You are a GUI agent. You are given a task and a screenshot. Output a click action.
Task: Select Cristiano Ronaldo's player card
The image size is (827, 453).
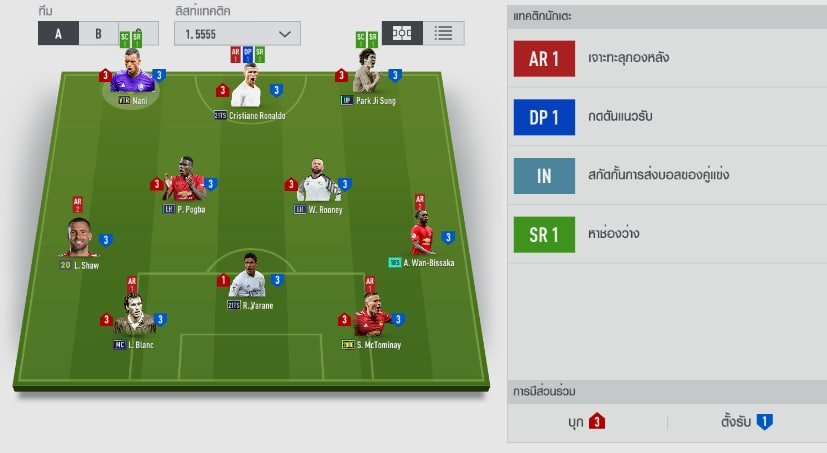point(247,89)
